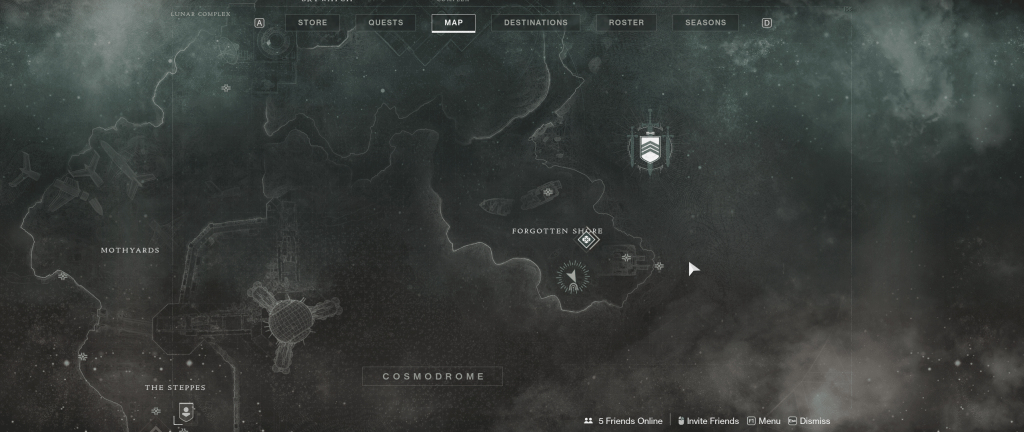Select the Forgotten Shore landing zone diamond
The image size is (1024, 432).
pos(587,240)
